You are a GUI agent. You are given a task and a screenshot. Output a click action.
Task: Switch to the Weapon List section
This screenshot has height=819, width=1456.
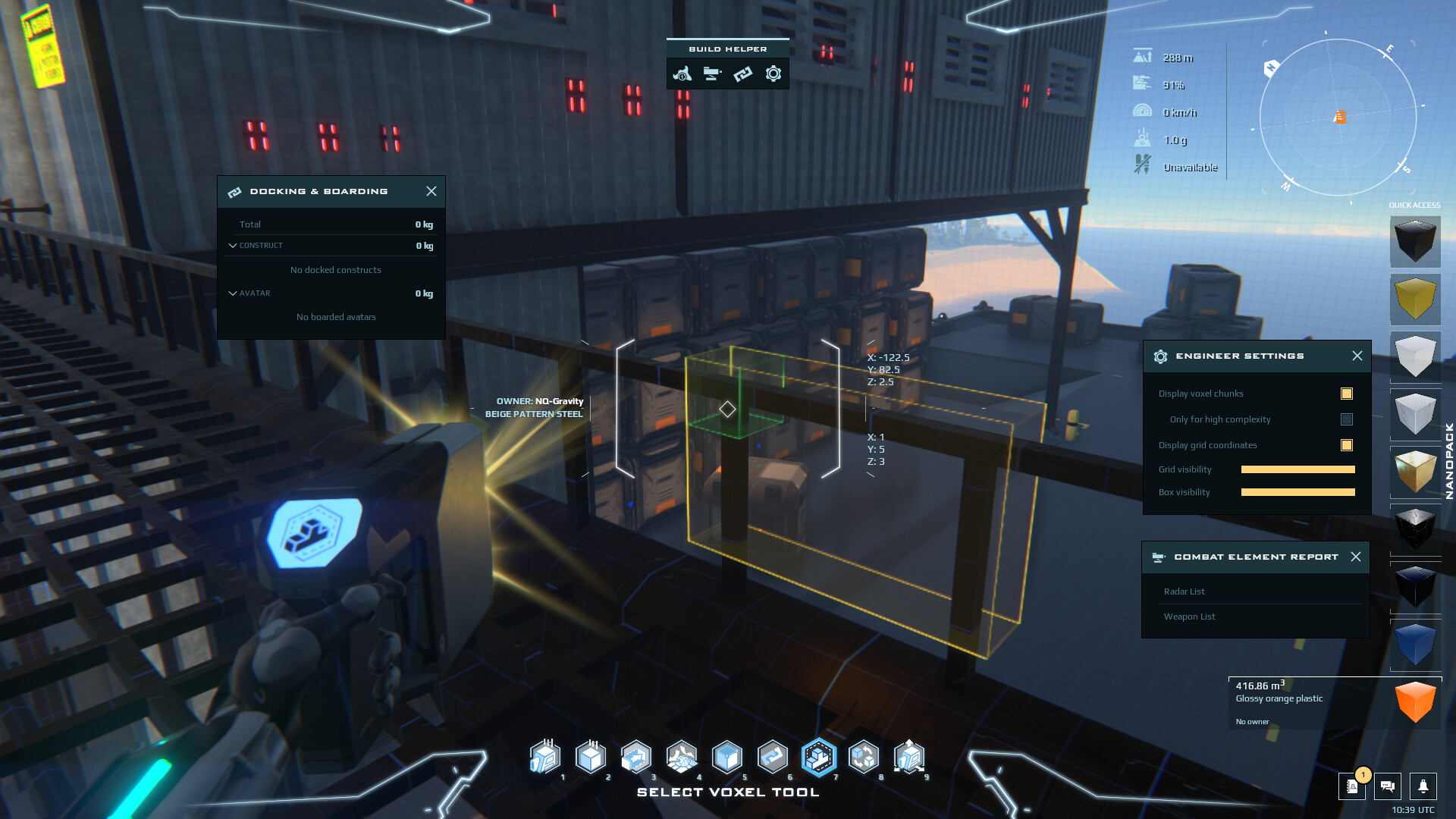[1189, 617]
